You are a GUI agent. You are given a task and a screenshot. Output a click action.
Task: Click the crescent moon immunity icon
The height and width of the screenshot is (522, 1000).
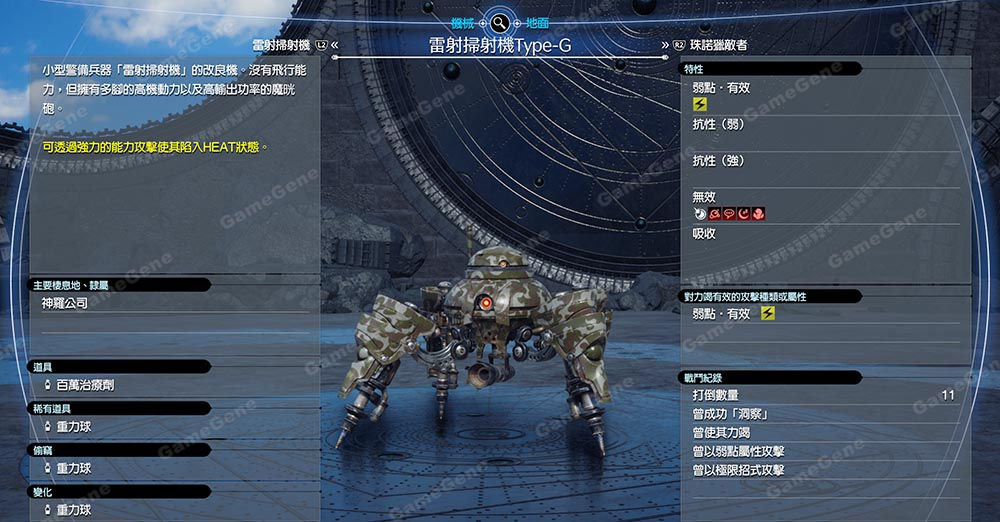[x=744, y=213]
